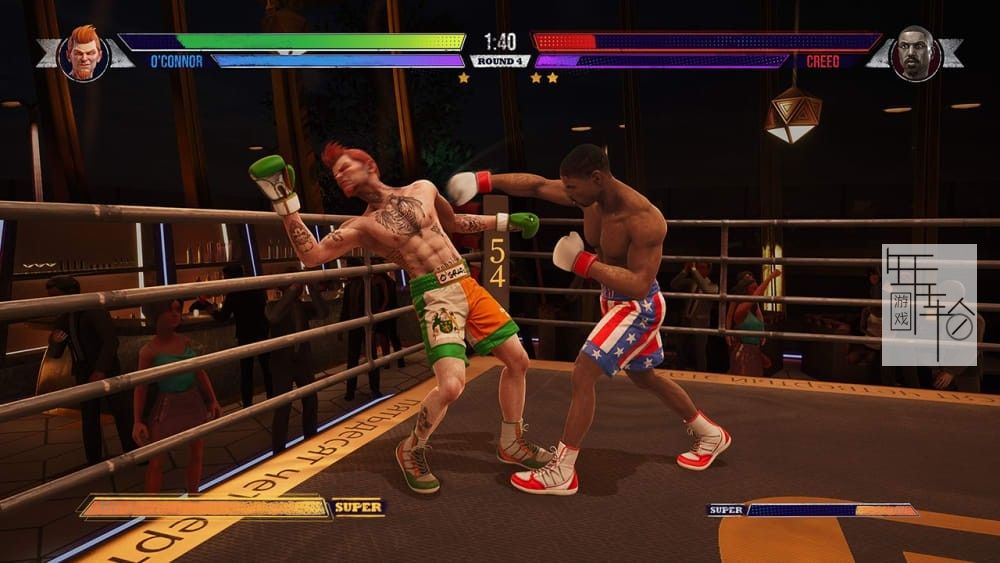1000x563 pixels.
Task: Select Creed's fighter portrait icon
Action: click(x=915, y=53)
